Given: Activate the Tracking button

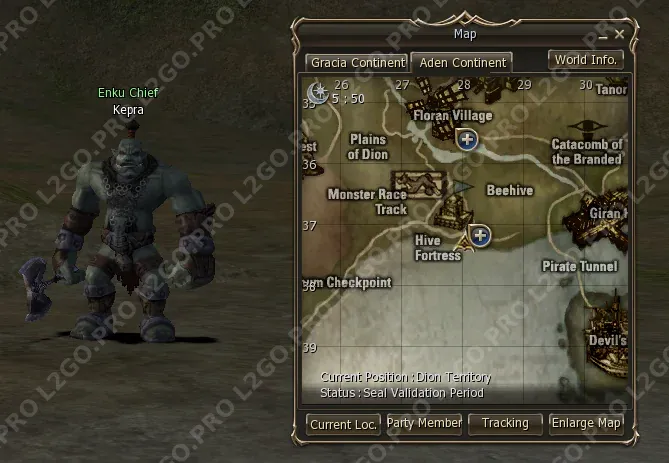Looking at the screenshot, I should 505,423.
